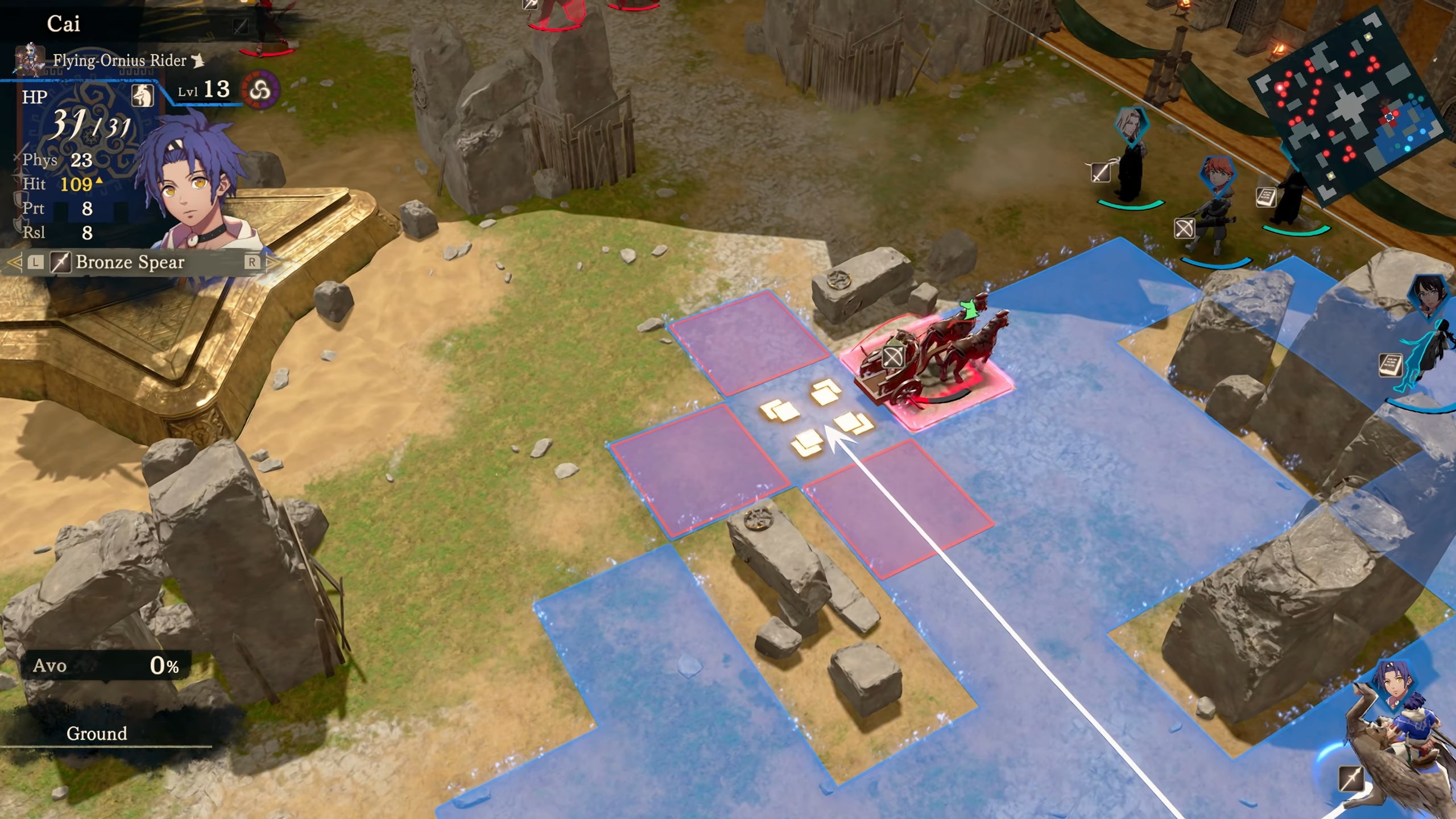The width and height of the screenshot is (1456, 819).
Task: Click the Flying-Ornius Rider class label
Action: (x=119, y=60)
